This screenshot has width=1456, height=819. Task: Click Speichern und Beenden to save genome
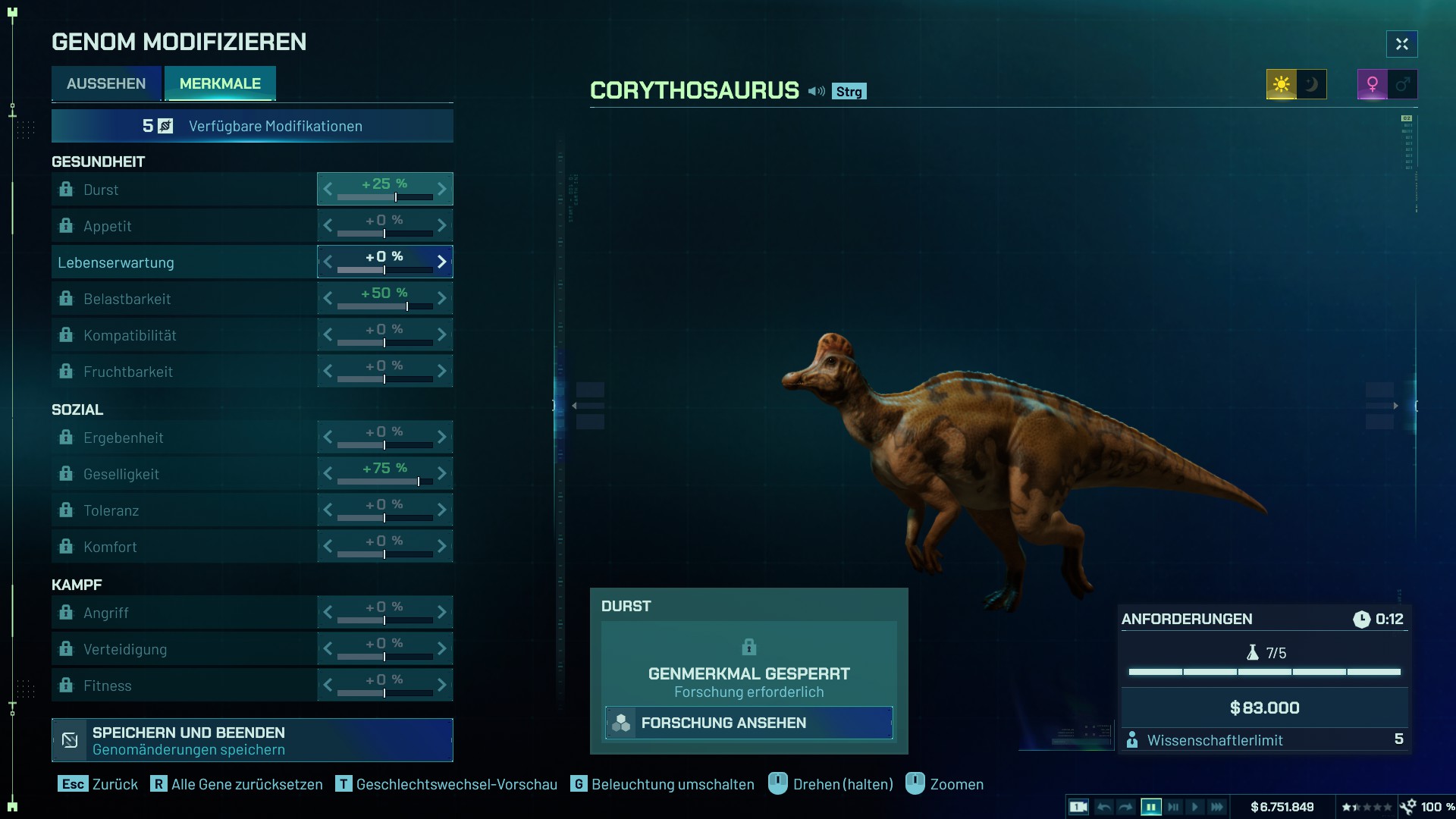pos(252,740)
